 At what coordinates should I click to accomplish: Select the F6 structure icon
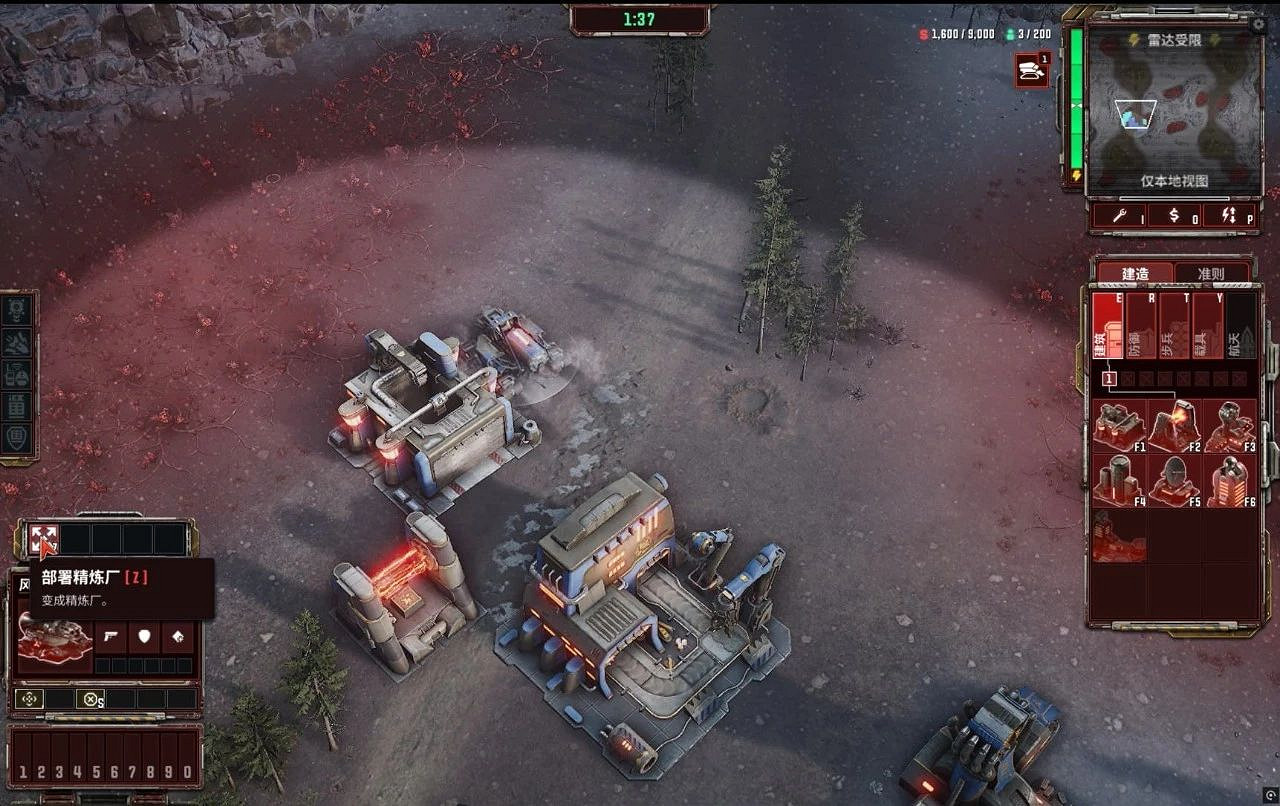pyautogui.click(x=1229, y=480)
